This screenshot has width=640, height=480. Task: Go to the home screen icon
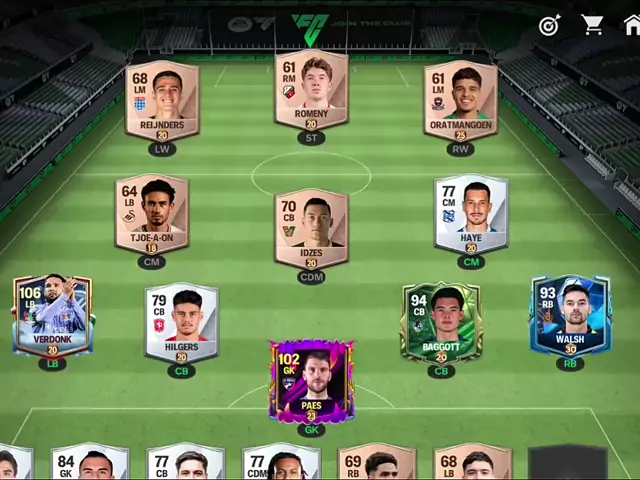coord(632,25)
